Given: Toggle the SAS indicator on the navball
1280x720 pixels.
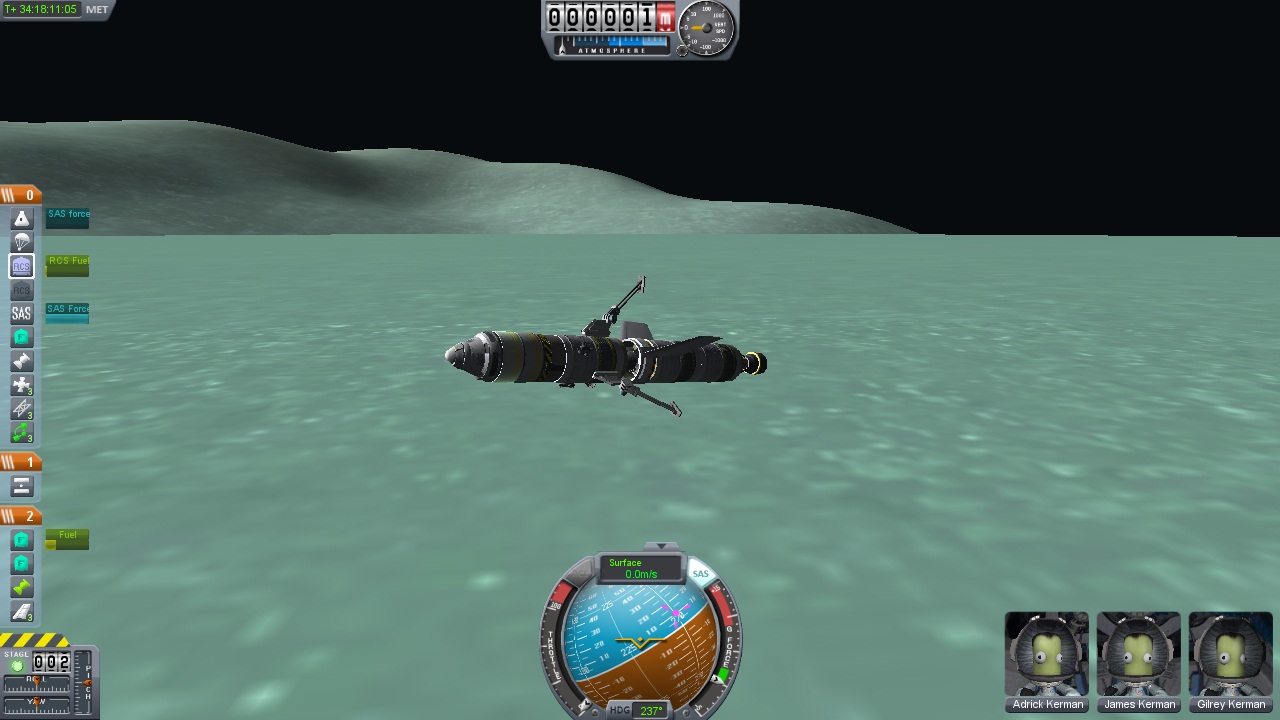Looking at the screenshot, I should tap(700, 574).
